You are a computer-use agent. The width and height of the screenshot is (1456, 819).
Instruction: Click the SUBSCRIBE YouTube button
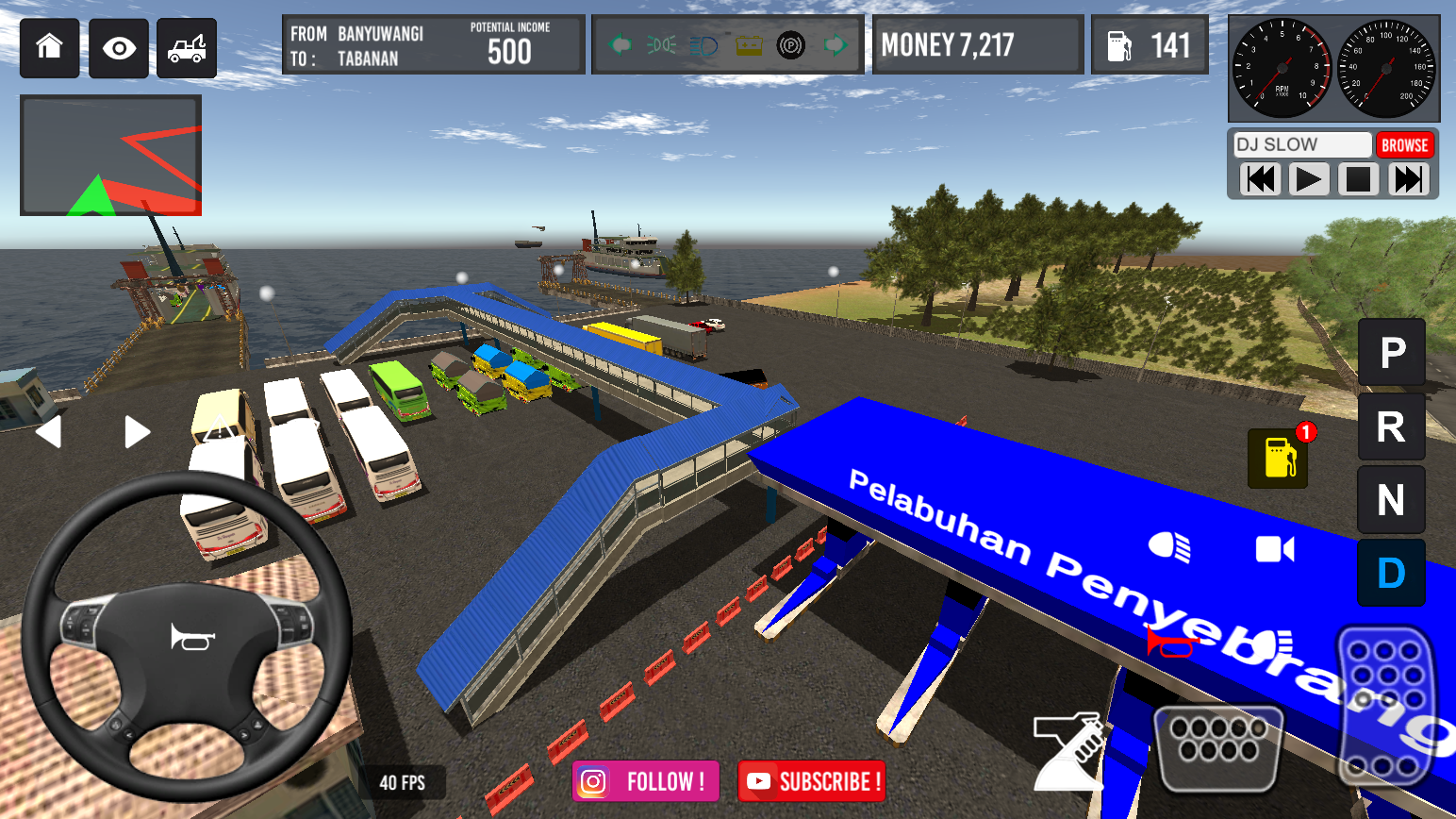(x=811, y=781)
